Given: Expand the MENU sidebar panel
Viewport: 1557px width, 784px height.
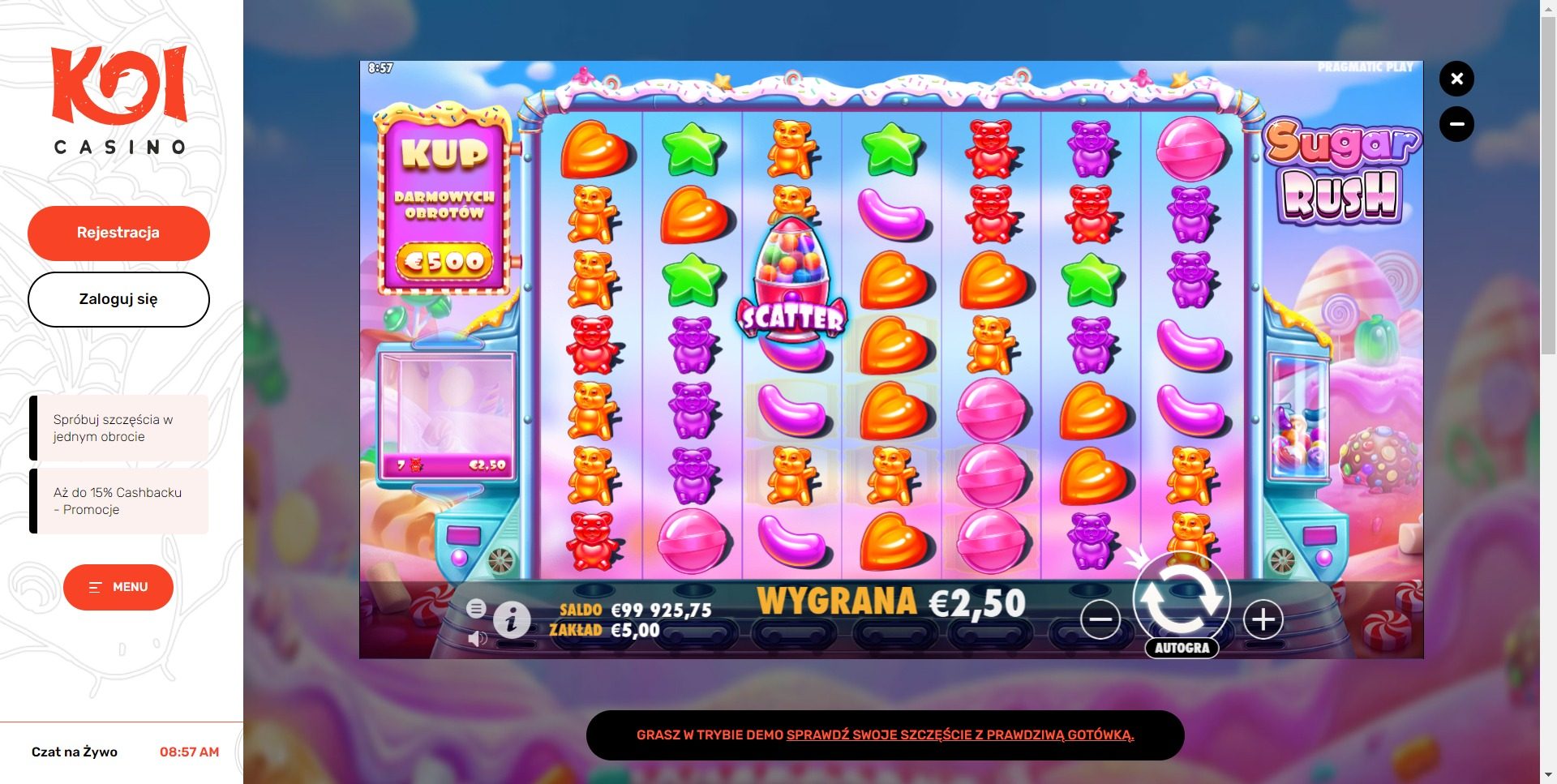Looking at the screenshot, I should 118,587.
